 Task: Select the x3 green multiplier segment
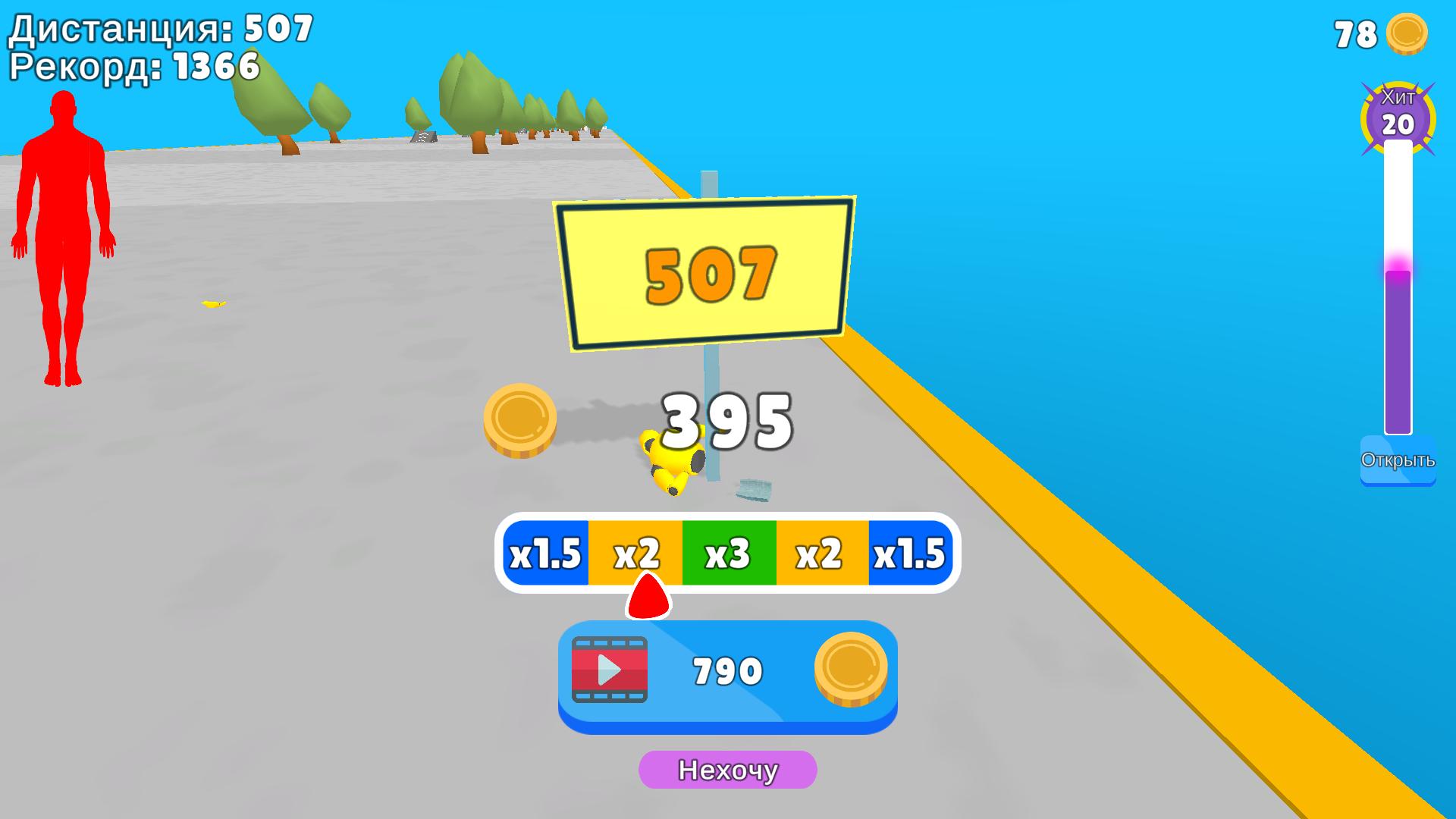point(726,552)
